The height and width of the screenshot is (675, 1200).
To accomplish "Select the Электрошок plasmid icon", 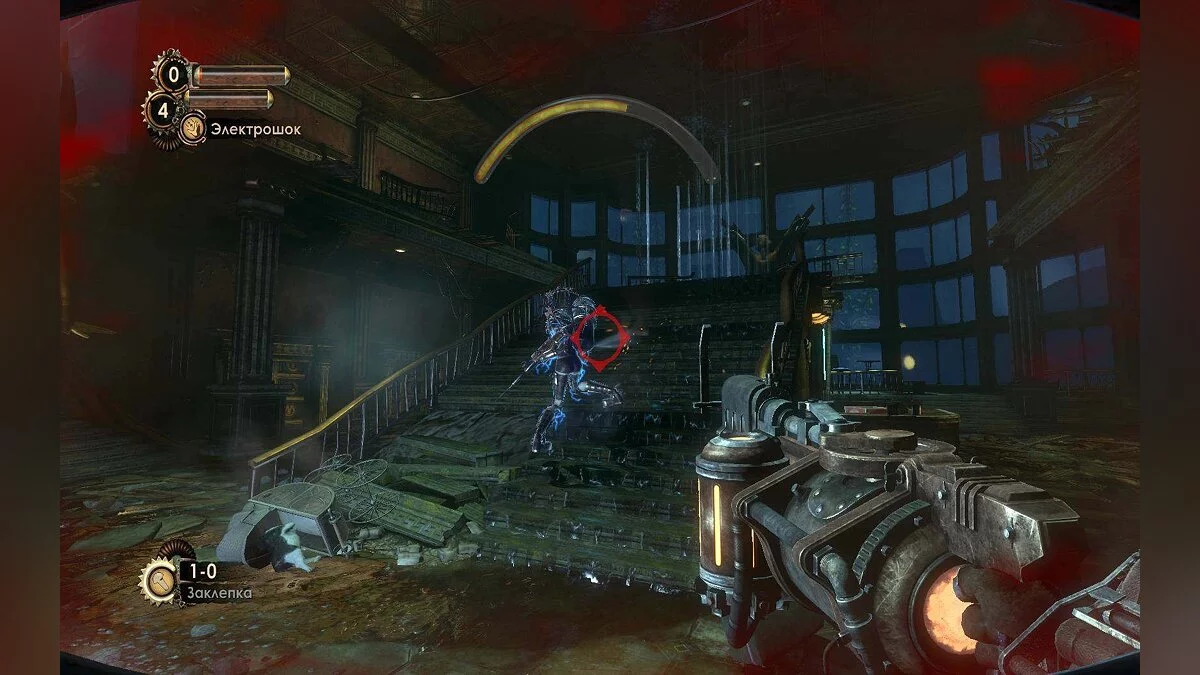I will 193,127.
